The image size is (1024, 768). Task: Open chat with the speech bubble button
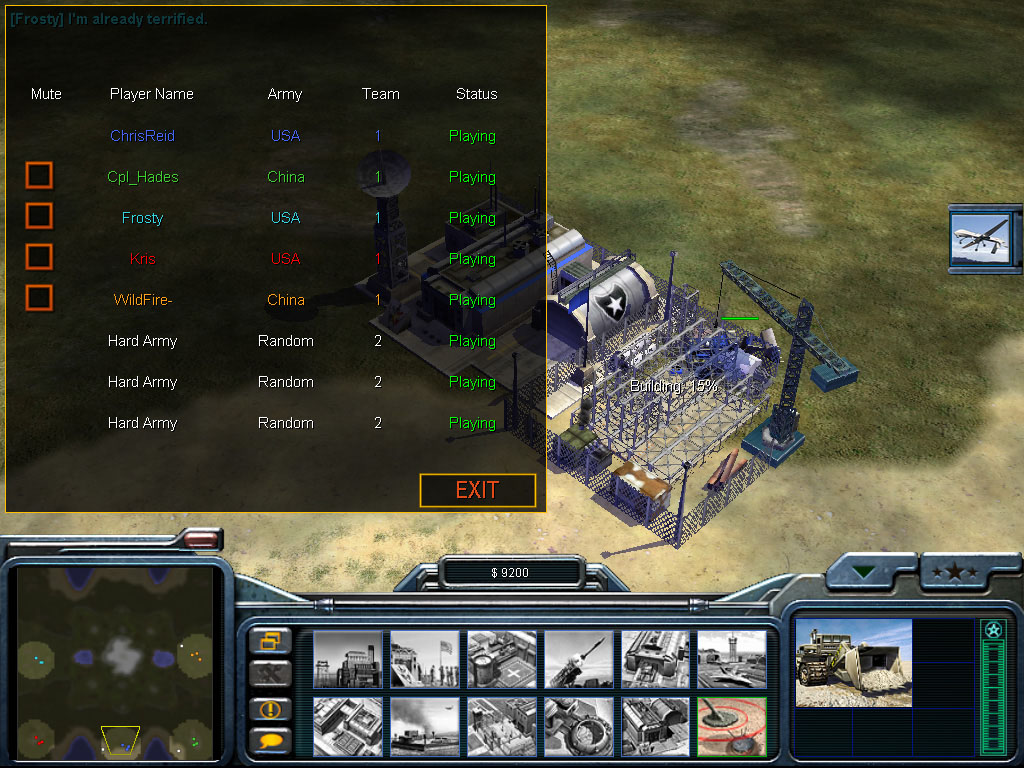(270, 740)
